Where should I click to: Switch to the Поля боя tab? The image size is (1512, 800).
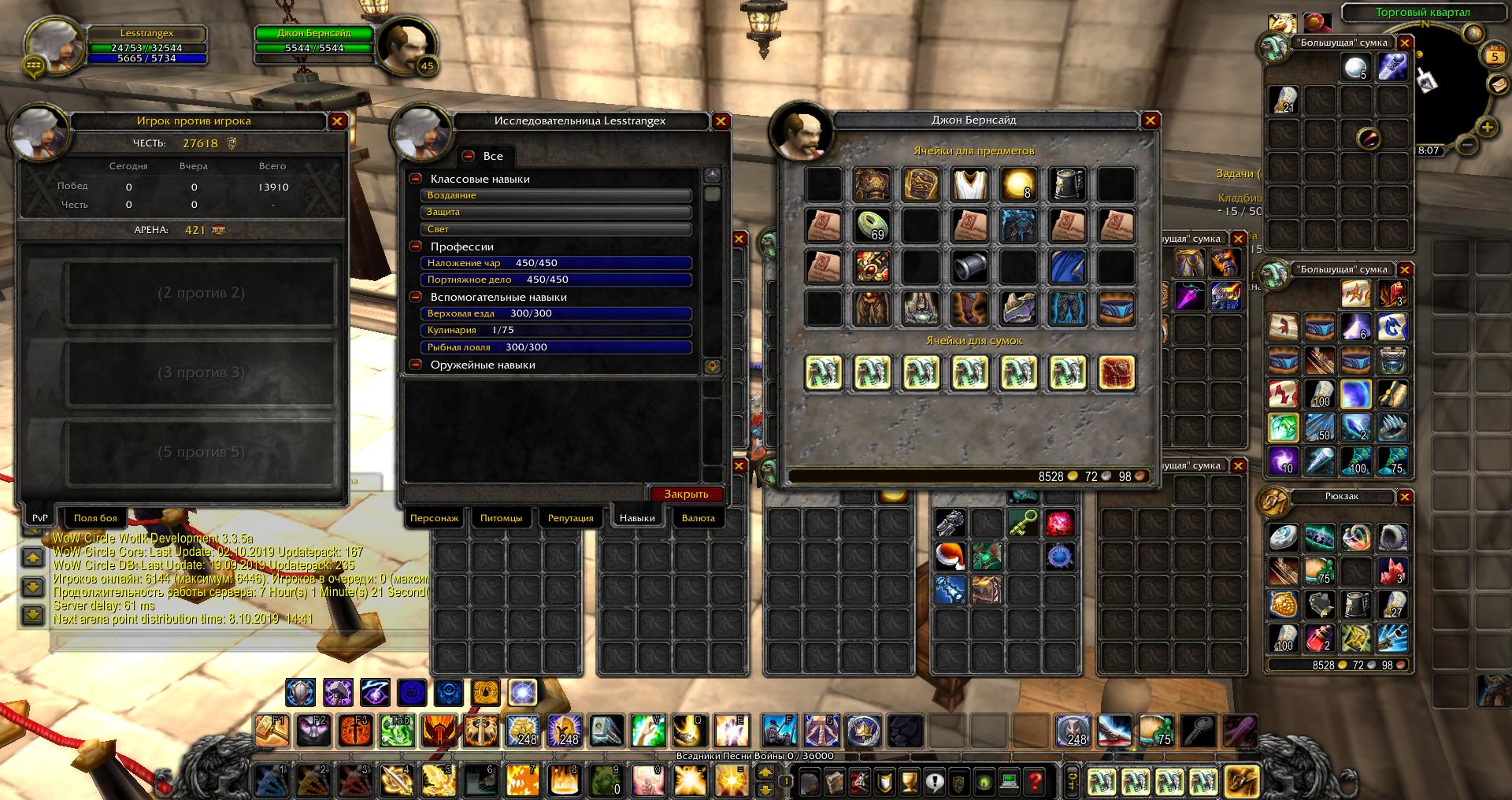point(95,518)
